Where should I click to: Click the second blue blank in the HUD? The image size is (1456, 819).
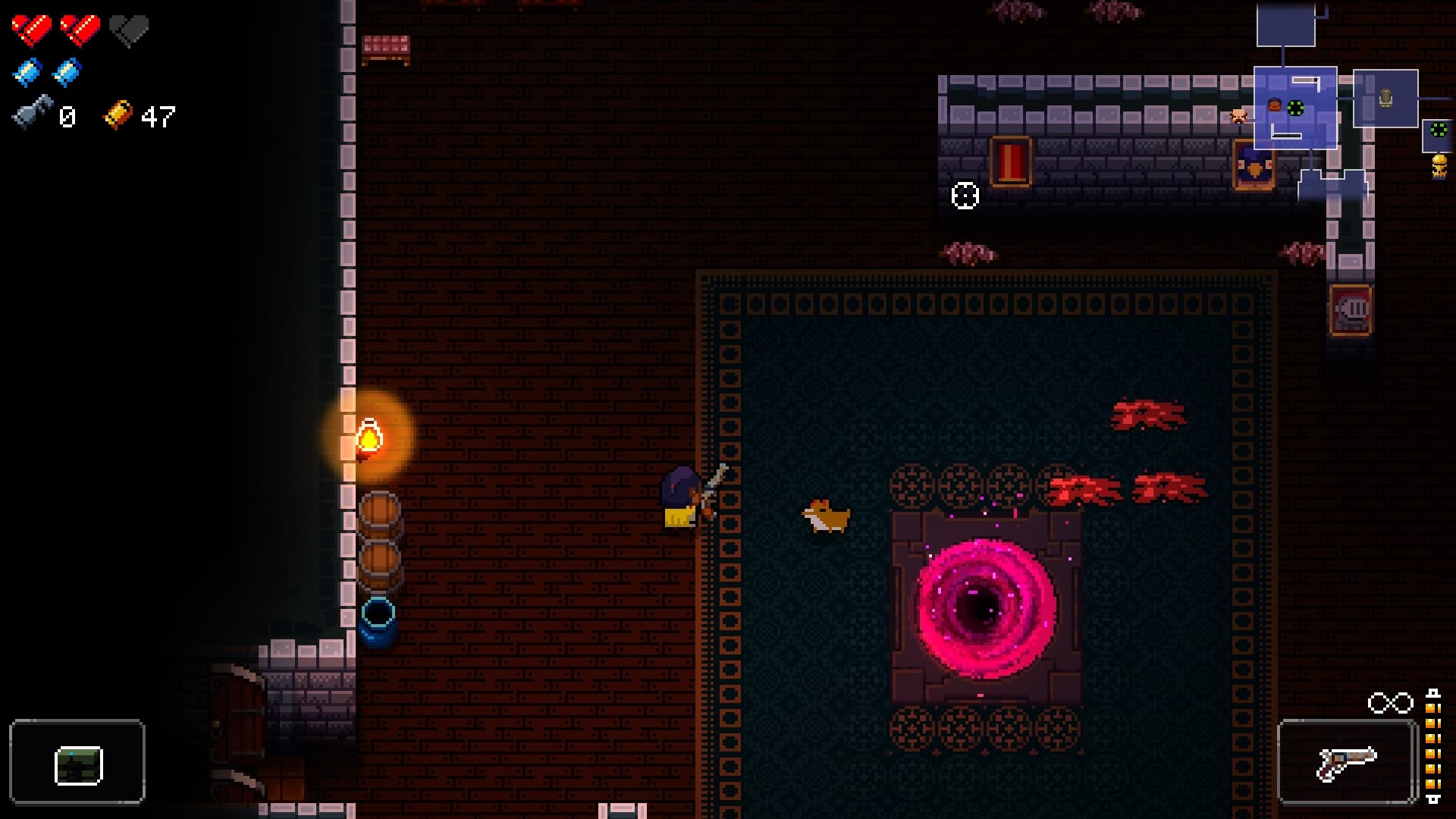(67, 71)
